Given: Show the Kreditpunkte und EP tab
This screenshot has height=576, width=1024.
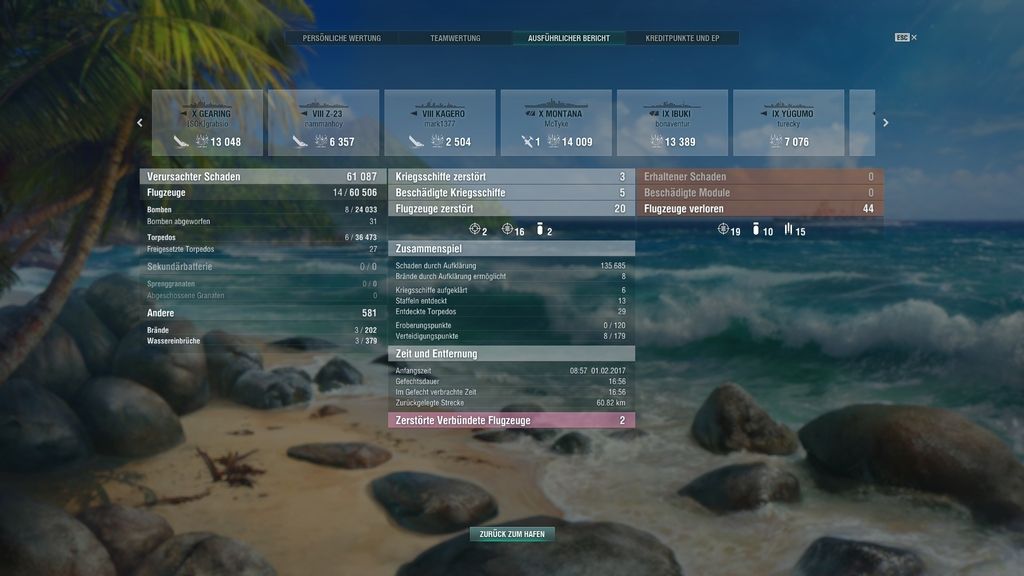Looking at the screenshot, I should click(683, 38).
